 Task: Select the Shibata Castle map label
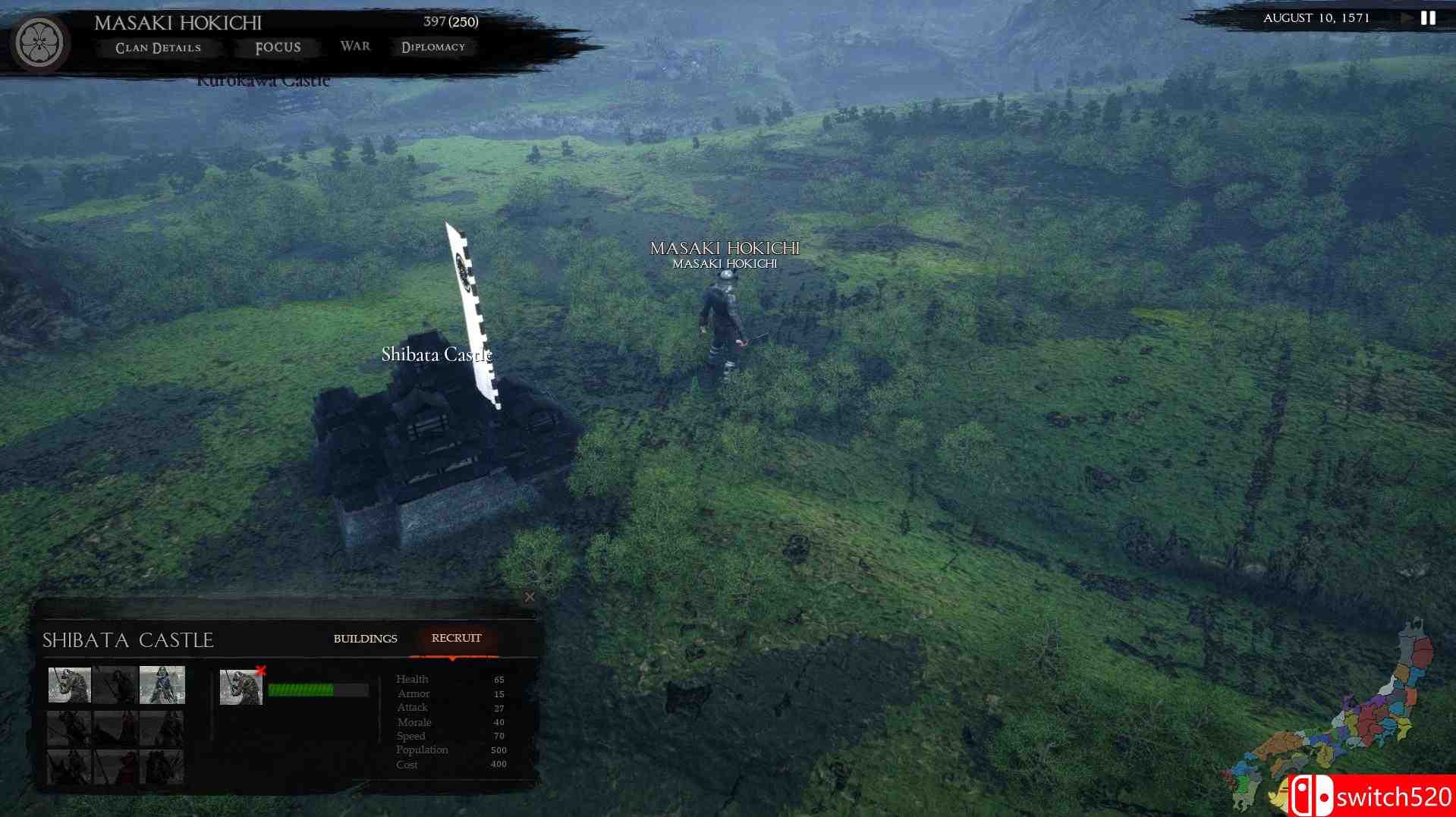436,354
